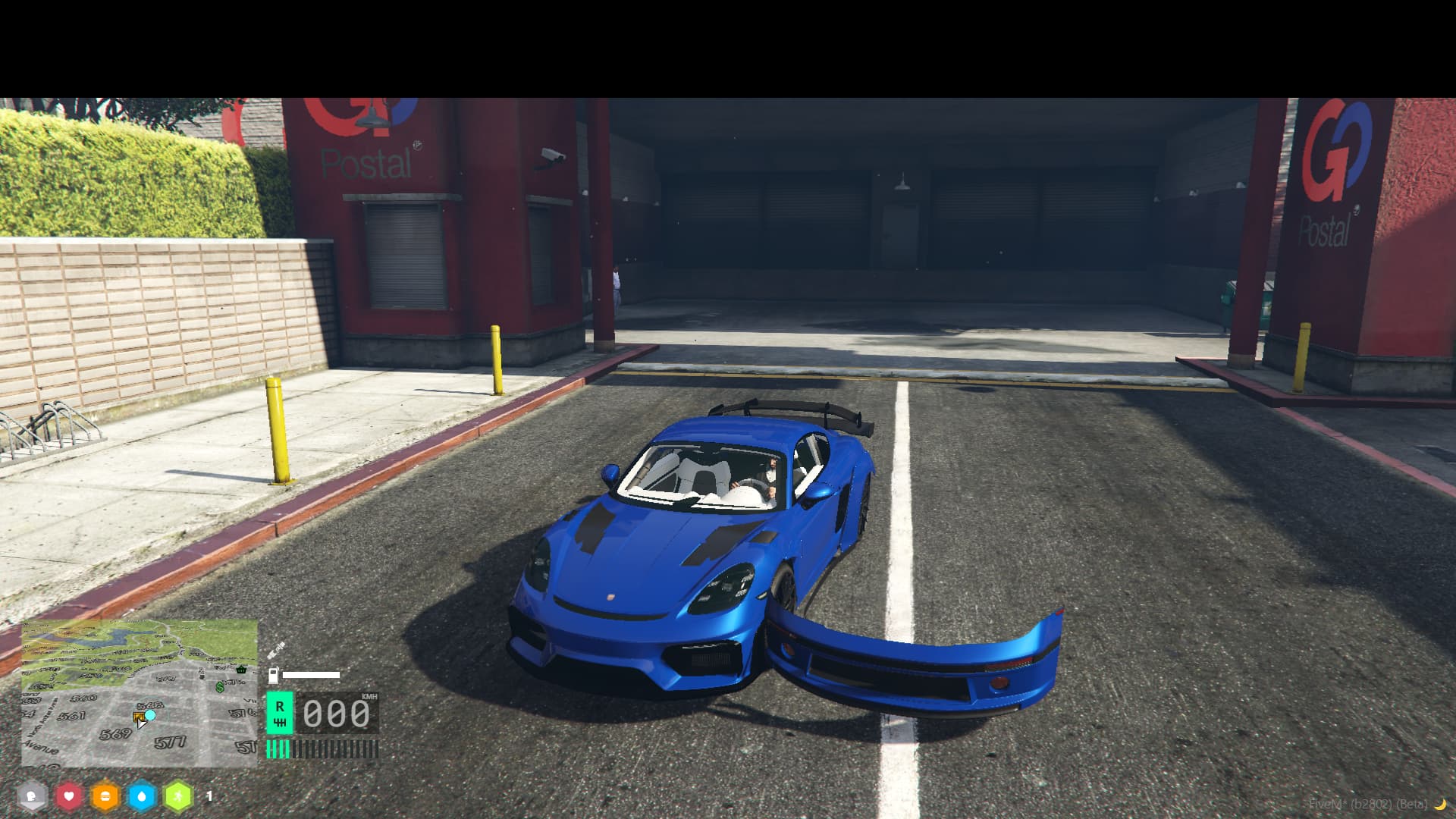The width and height of the screenshot is (1456, 819).
Task: Select the red health heart icon
Action: point(68,797)
